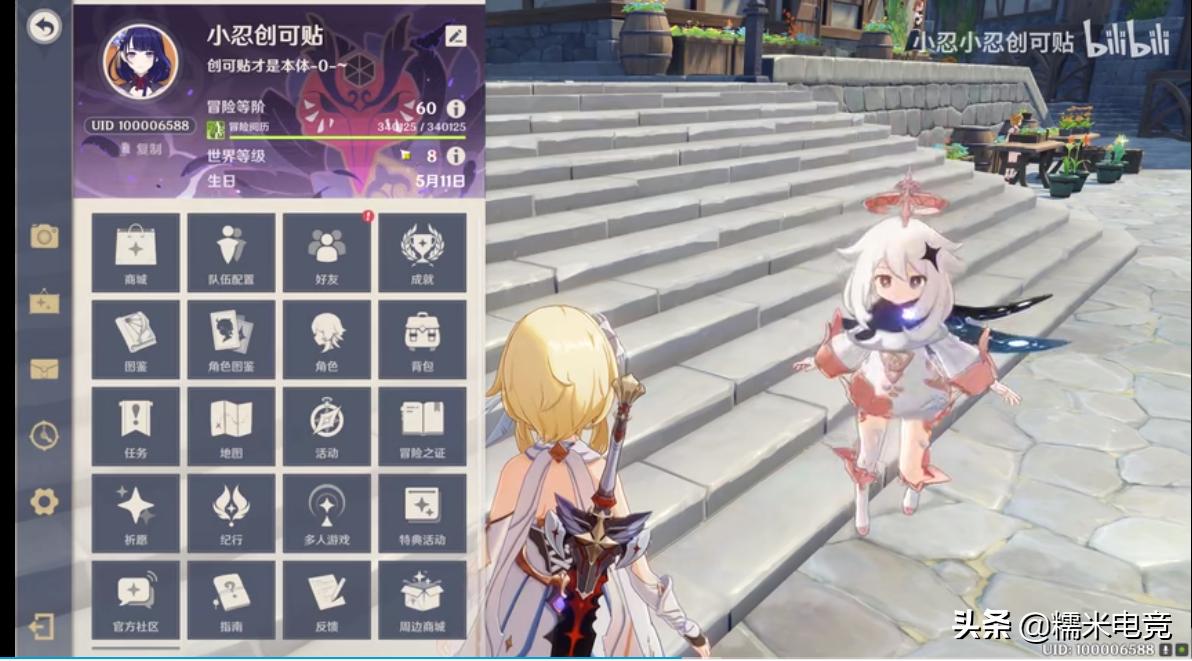Open the Battle Pass (纪行)
Viewport: 1192px width, 661px height.
pyautogui.click(x=232, y=513)
